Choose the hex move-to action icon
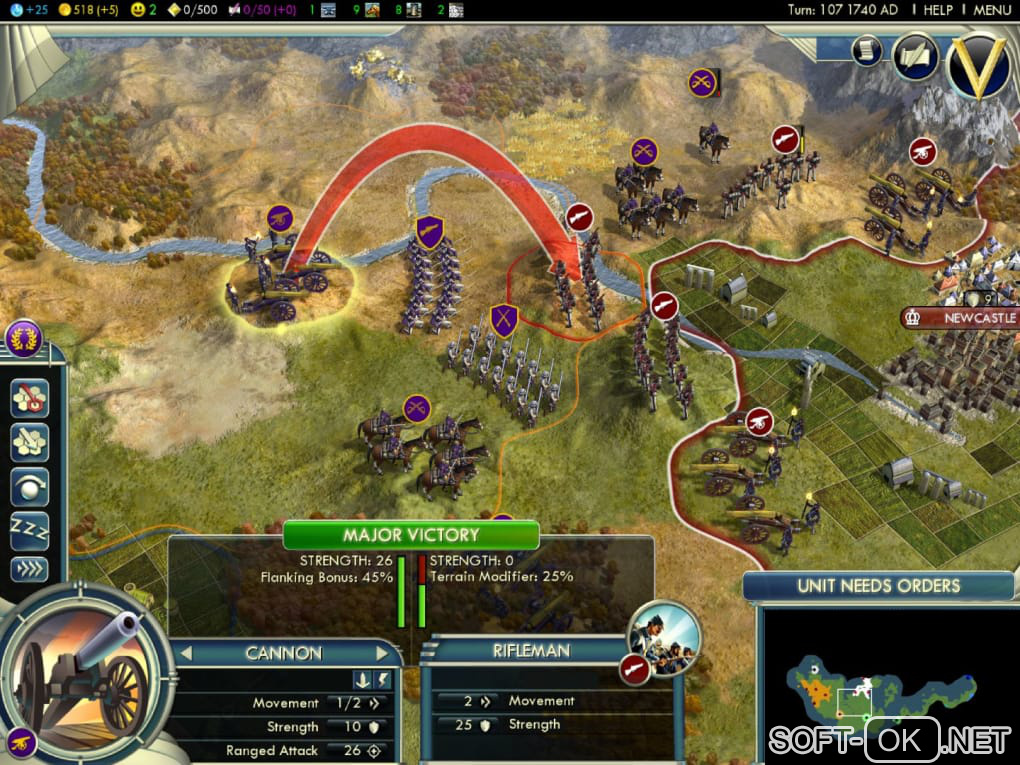 [30, 442]
